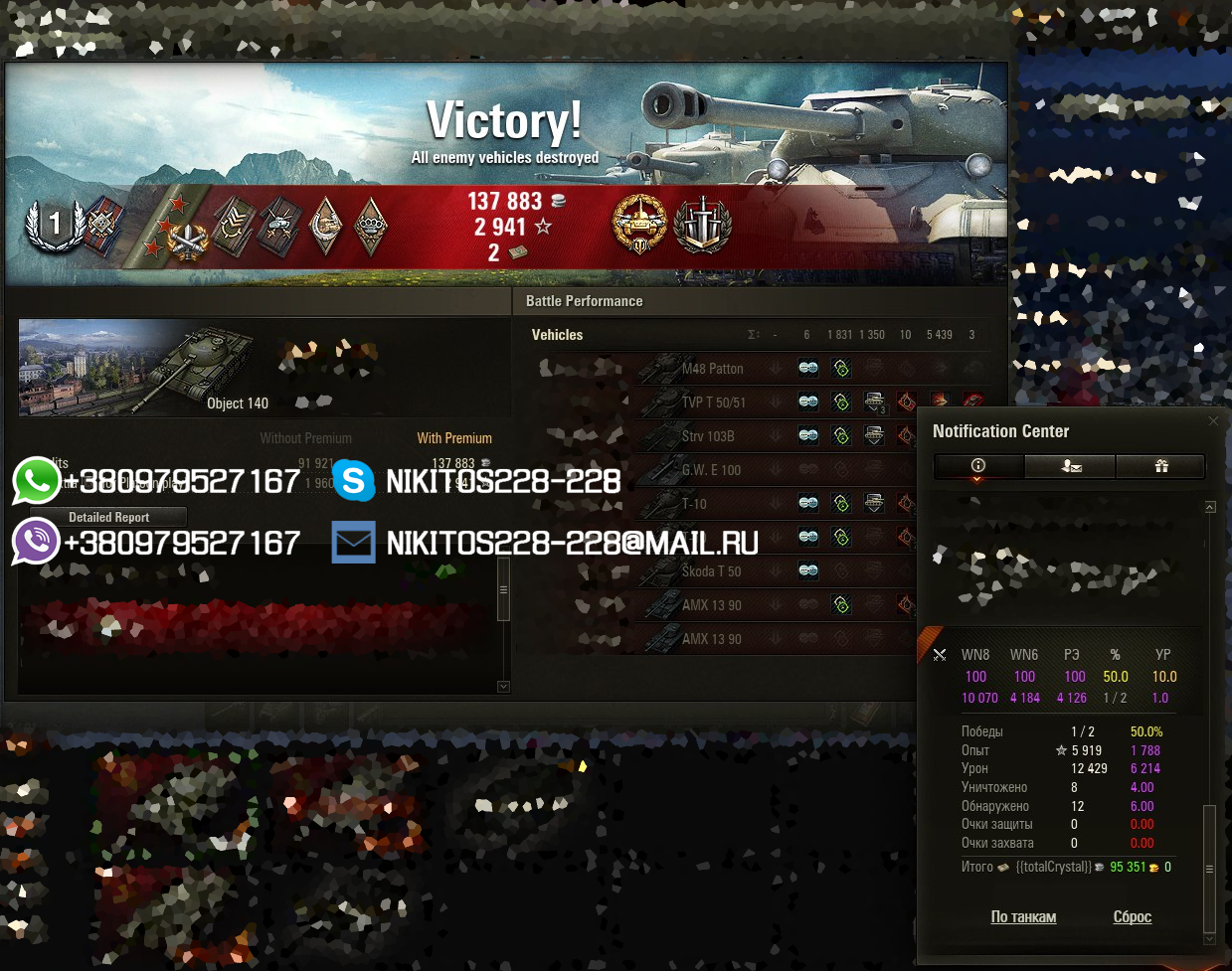Click the laurel wreath number 1 badge
Screen dimensions: 1232x971
pos(54,225)
